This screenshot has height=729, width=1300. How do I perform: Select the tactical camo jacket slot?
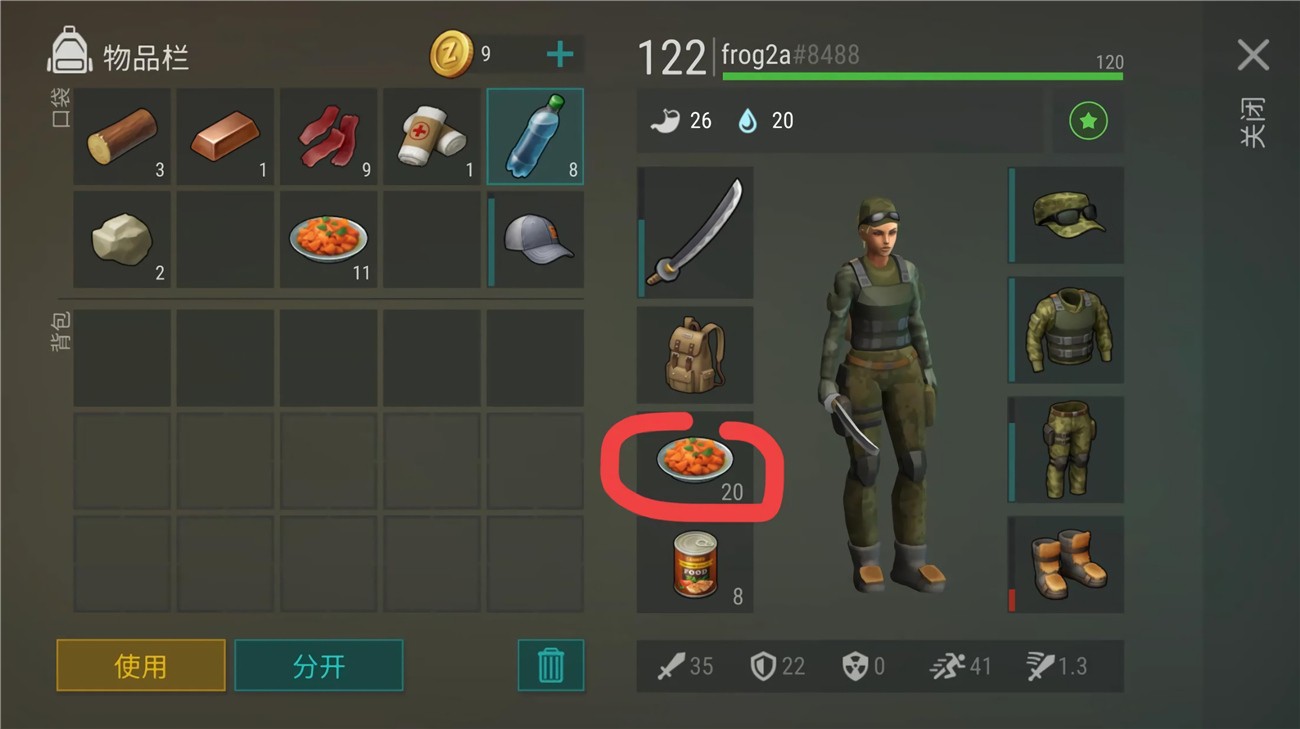(1067, 330)
